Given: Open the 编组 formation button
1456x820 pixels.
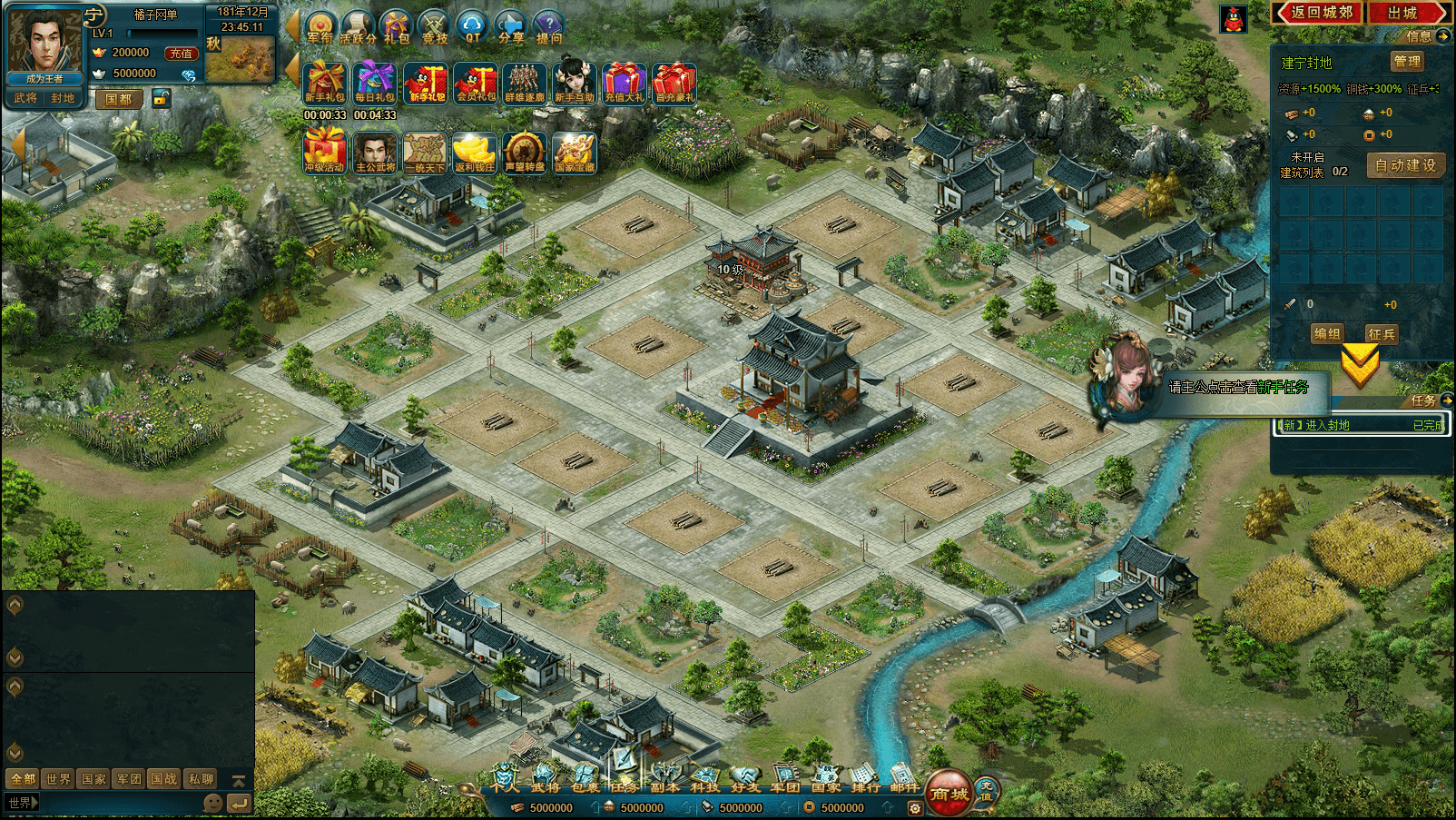Looking at the screenshot, I should pyautogui.click(x=1327, y=334).
